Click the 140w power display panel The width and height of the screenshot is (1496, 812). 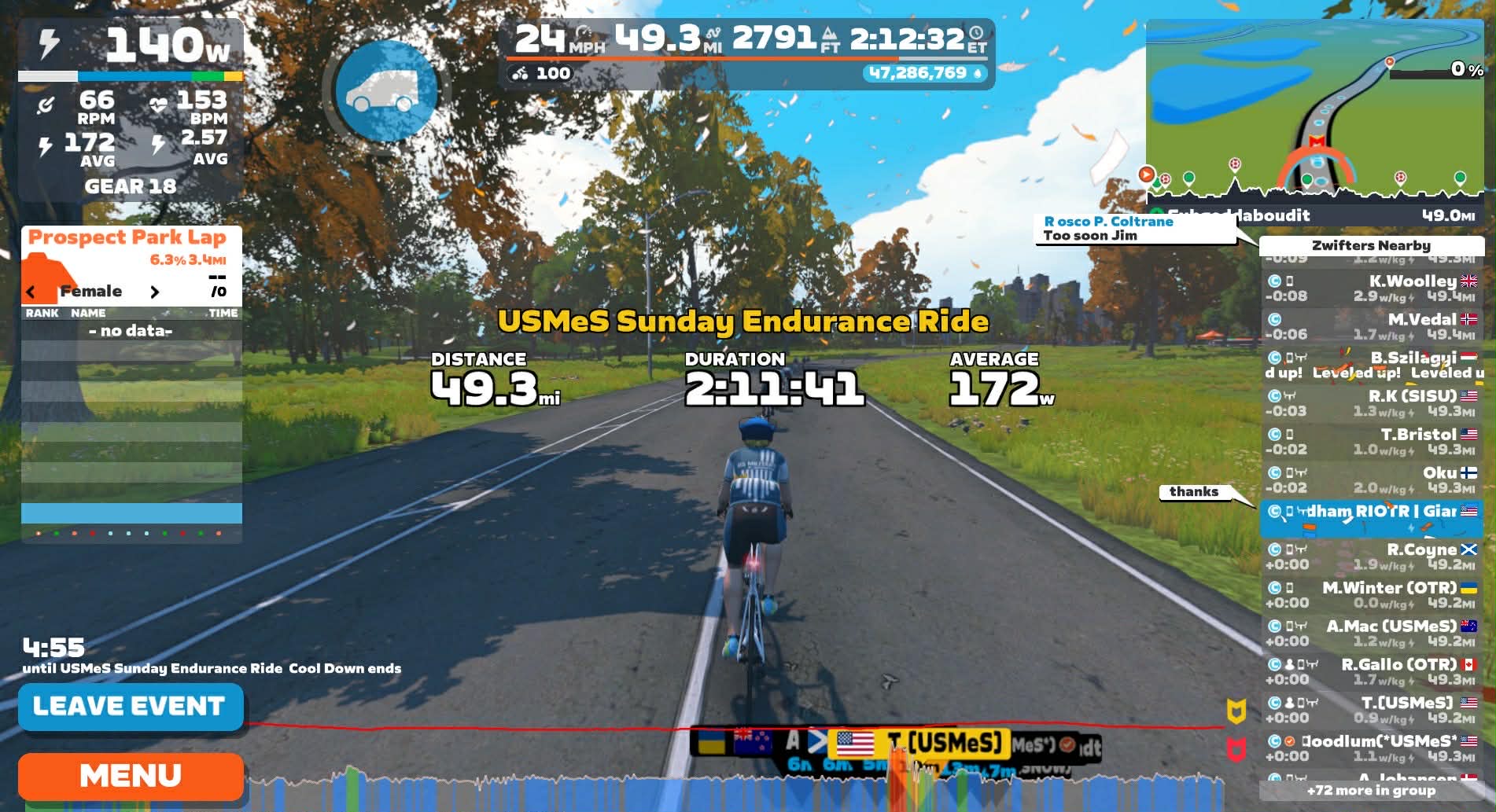[x=131, y=46]
